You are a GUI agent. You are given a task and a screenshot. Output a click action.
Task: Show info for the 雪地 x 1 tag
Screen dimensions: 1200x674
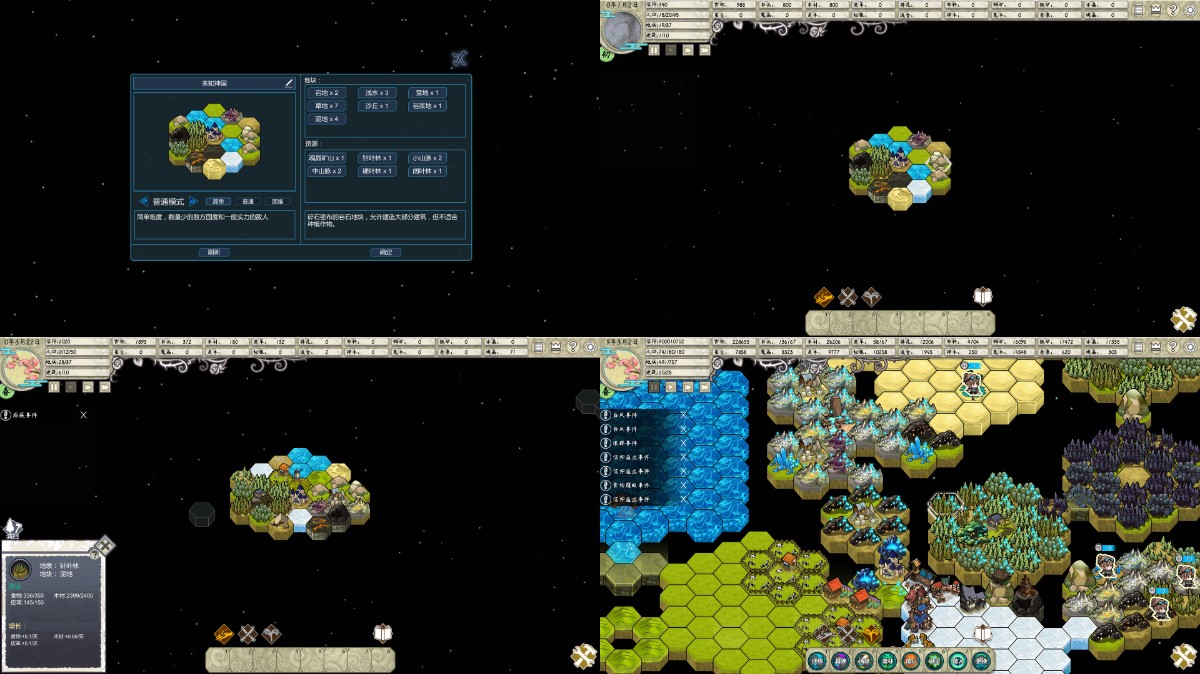pyautogui.click(x=427, y=93)
